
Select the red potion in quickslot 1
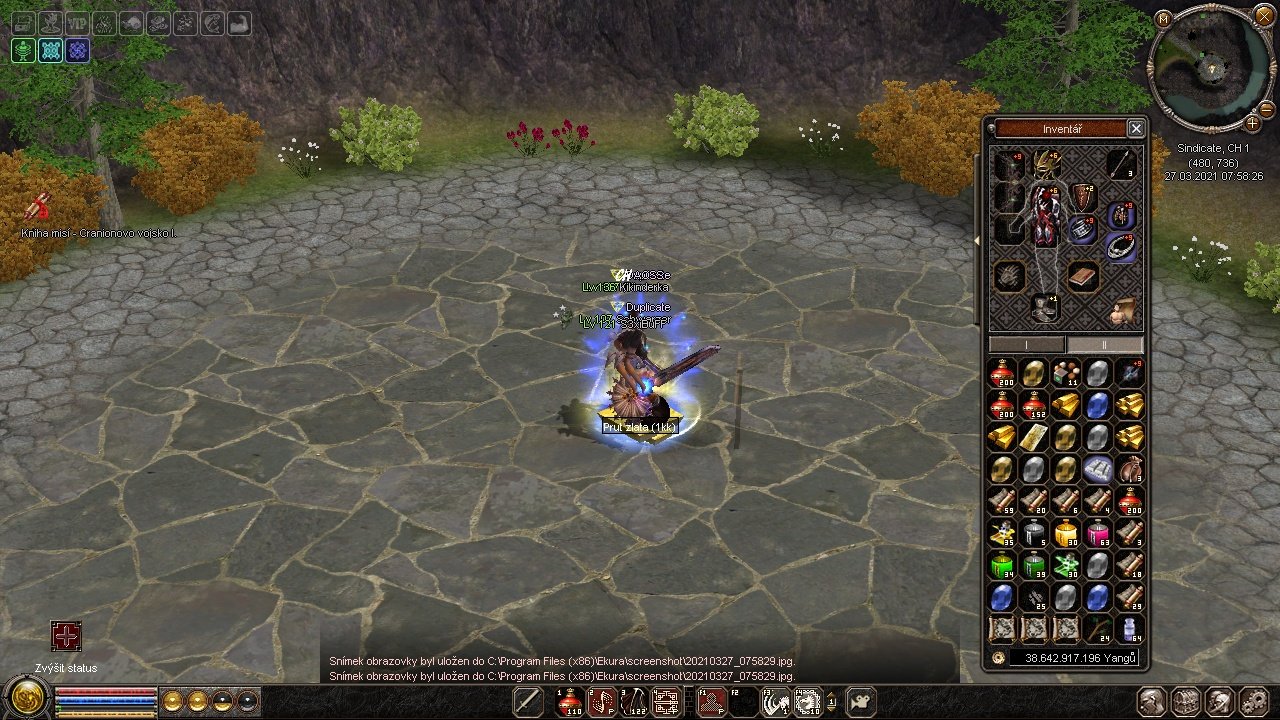coord(571,703)
